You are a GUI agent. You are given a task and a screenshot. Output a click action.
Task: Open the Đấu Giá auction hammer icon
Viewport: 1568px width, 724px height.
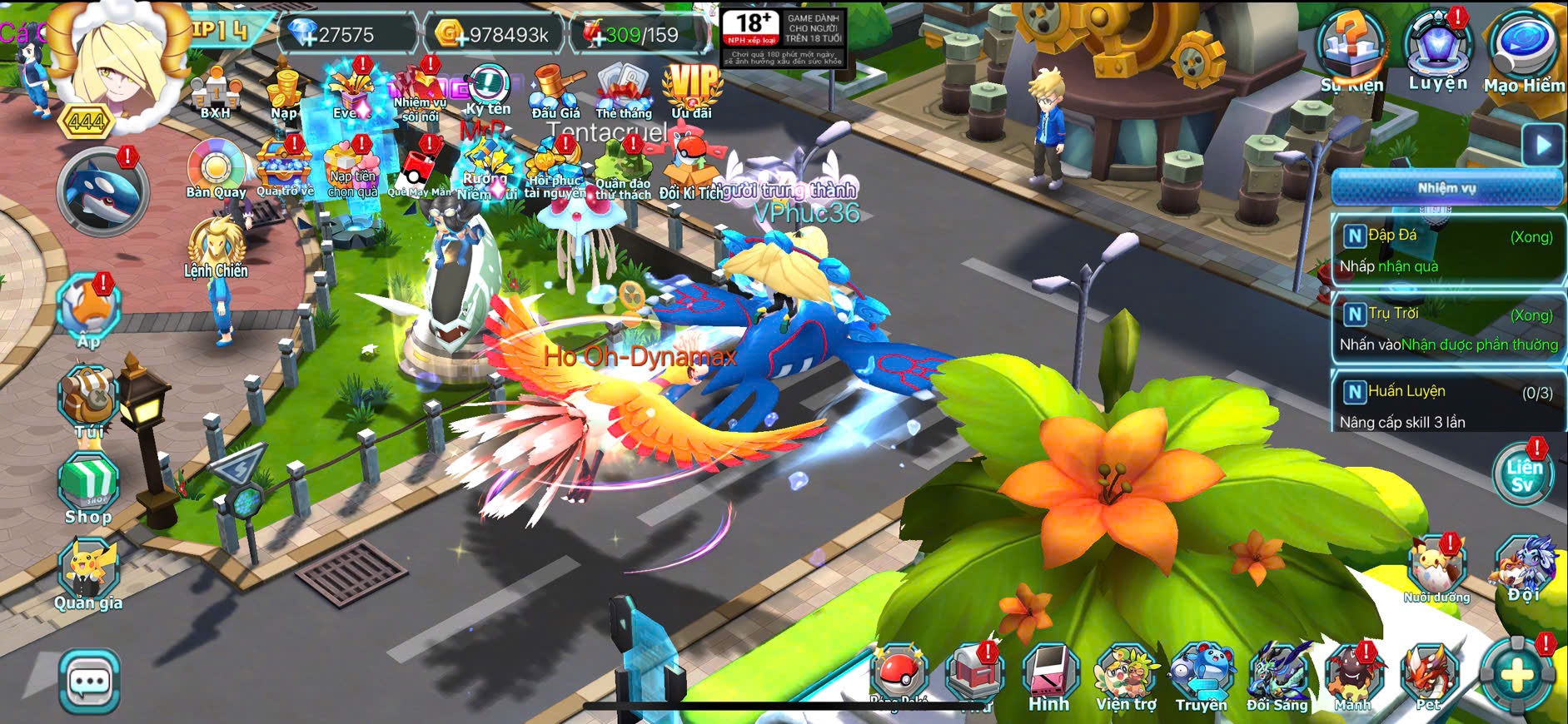[x=555, y=91]
